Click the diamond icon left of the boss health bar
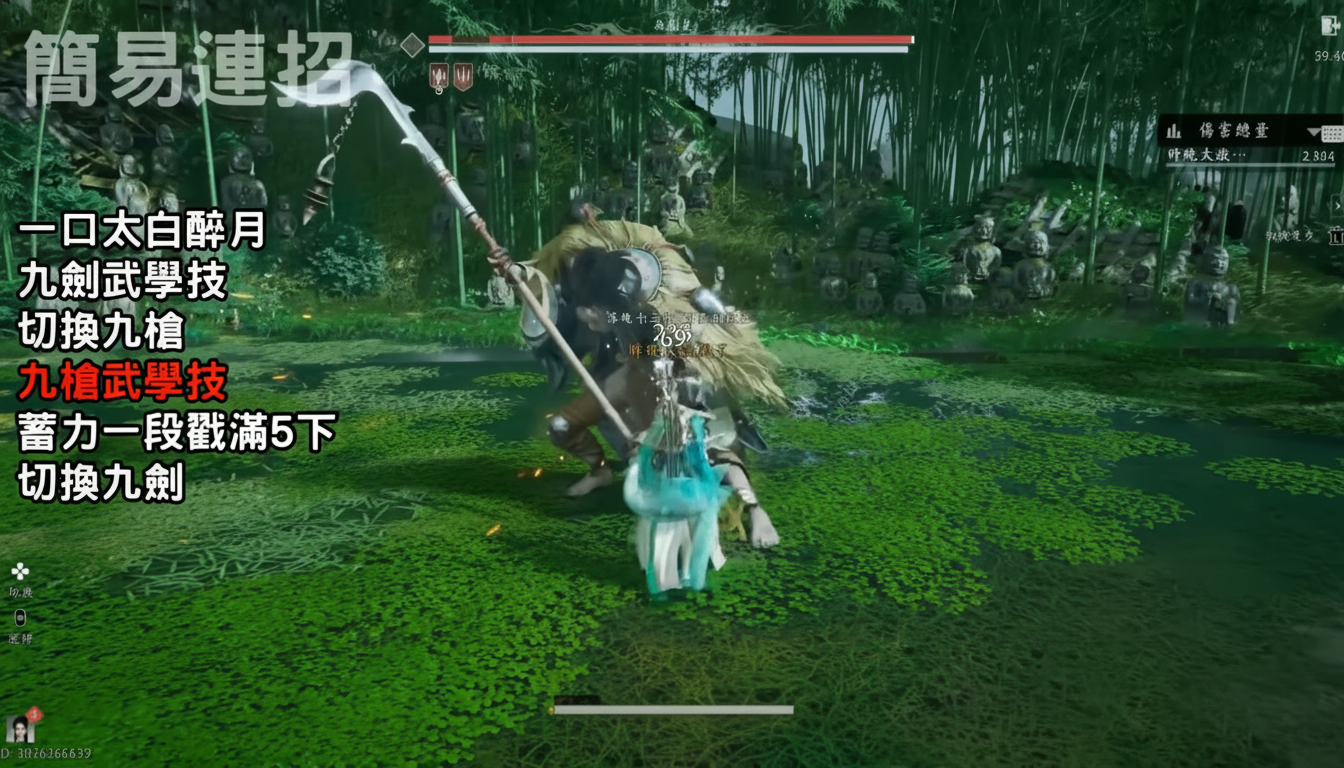This screenshot has width=1344, height=768. point(412,45)
